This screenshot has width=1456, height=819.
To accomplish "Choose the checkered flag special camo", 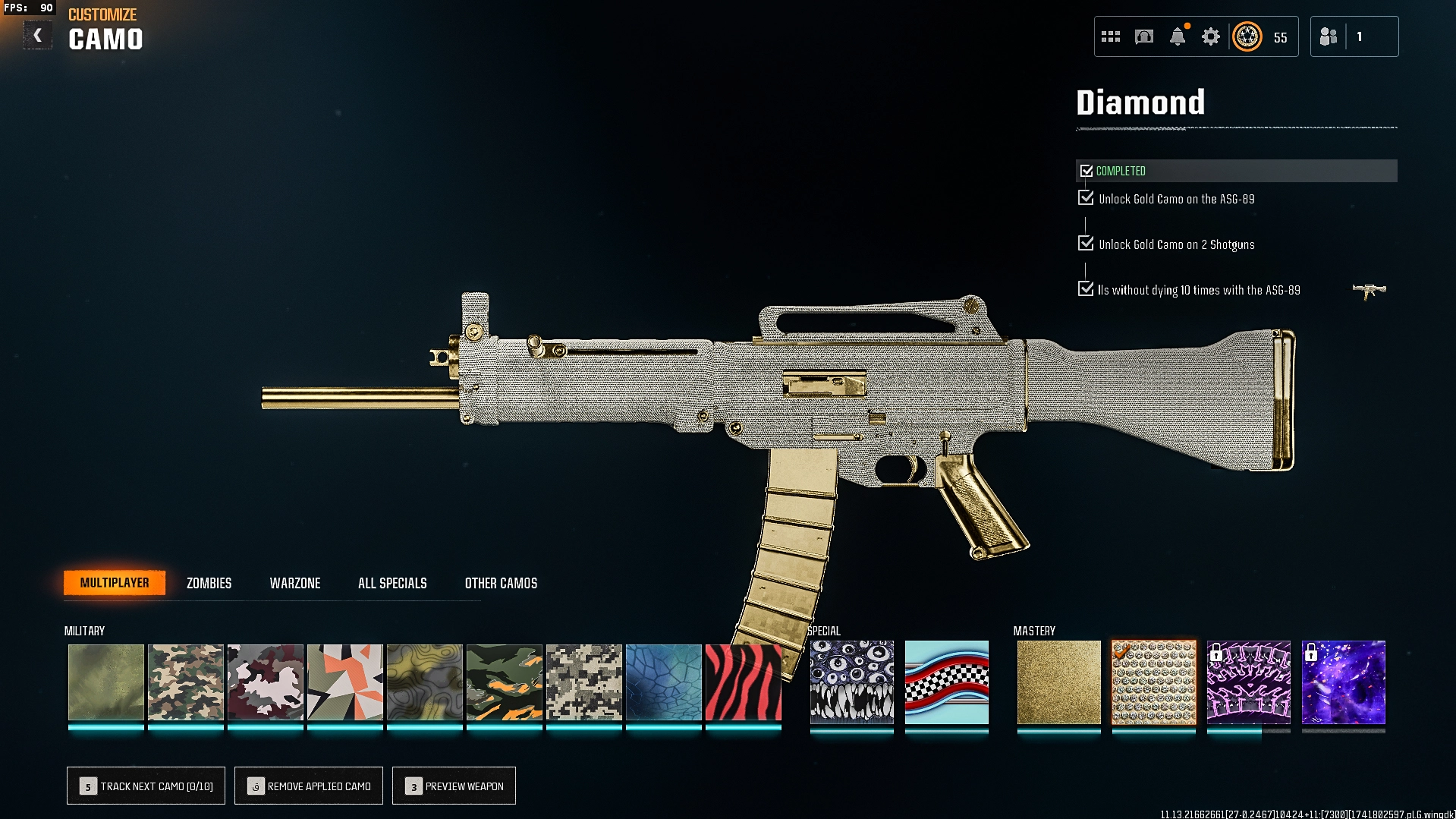I will pyautogui.click(x=946, y=682).
